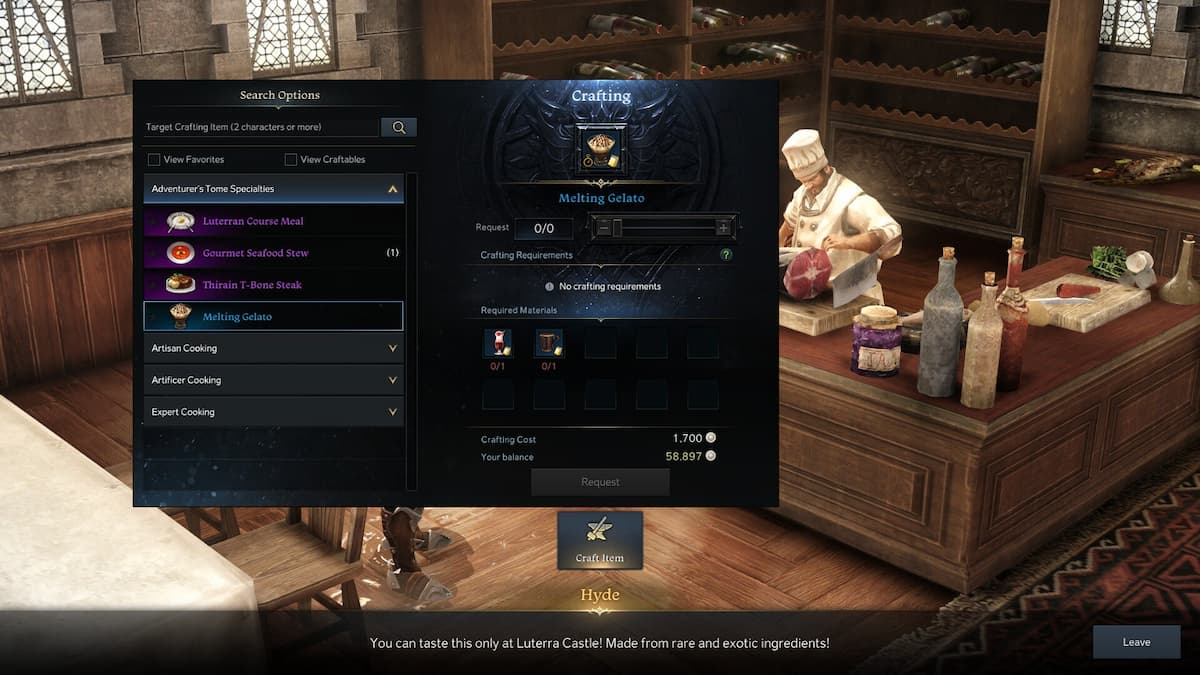1200x675 pixels.
Task: Click the Request crafting button
Action: pos(600,482)
